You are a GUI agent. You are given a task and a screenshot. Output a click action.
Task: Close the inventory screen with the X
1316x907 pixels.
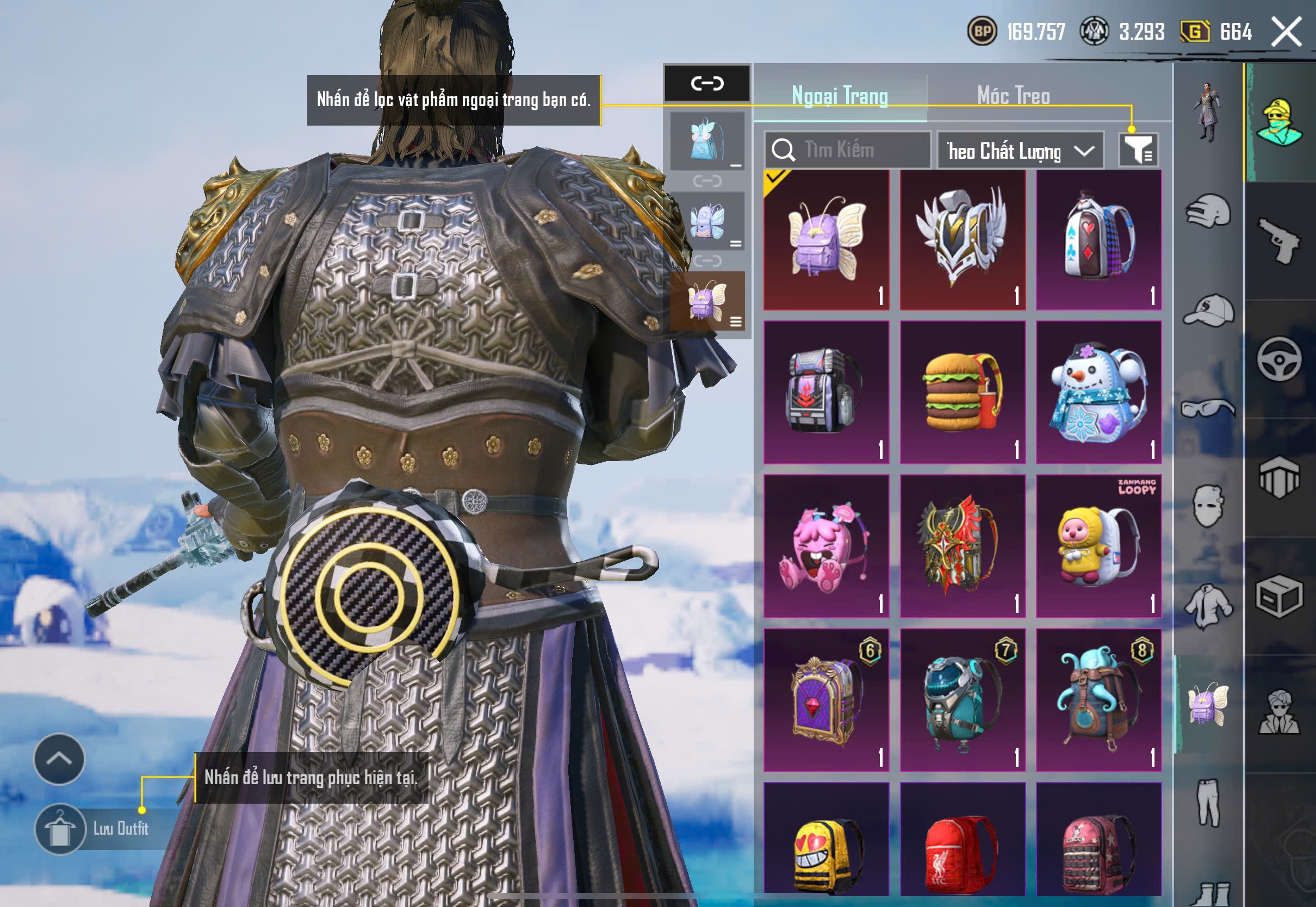(1287, 31)
